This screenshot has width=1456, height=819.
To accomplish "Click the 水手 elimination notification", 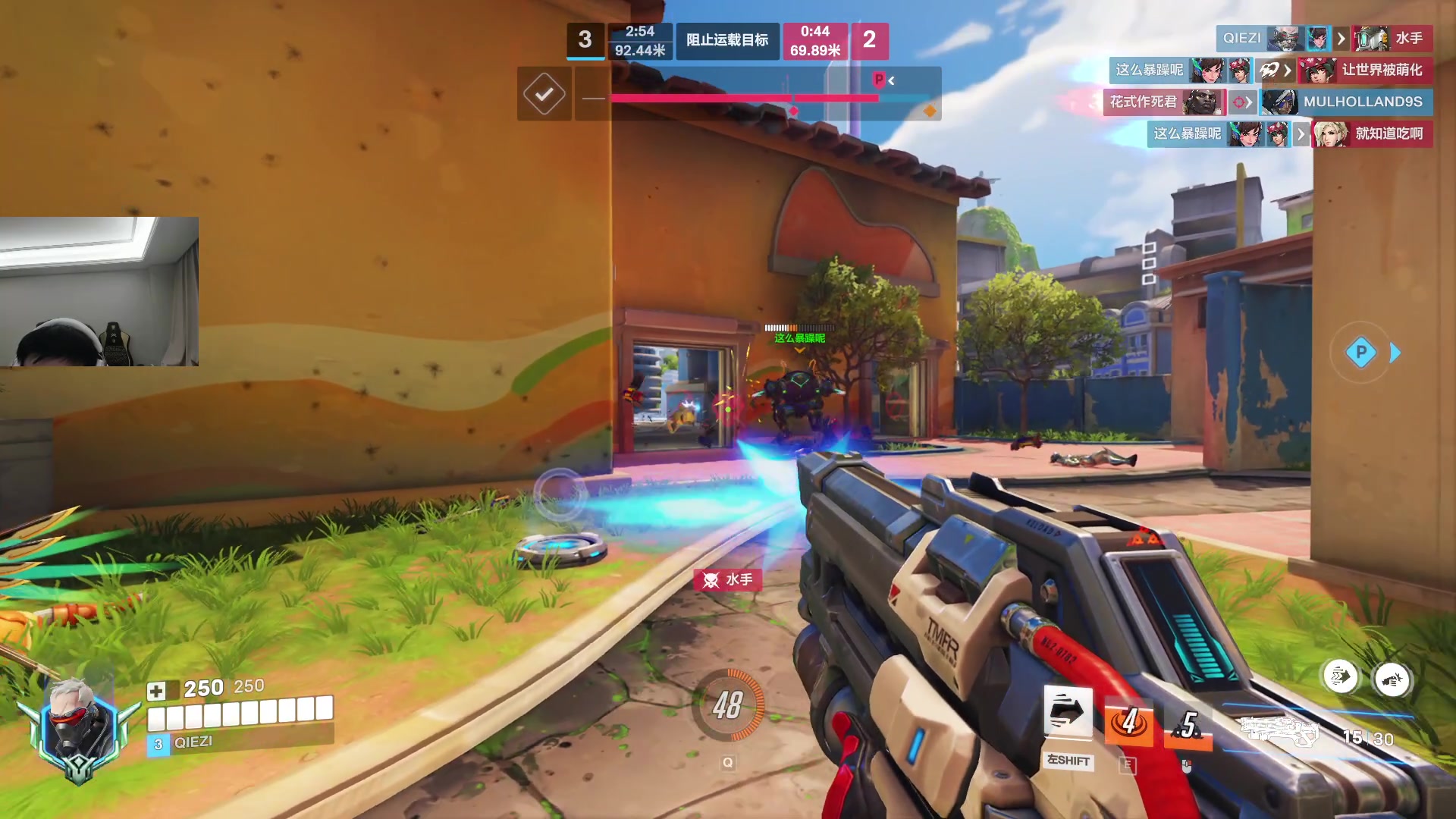I will coord(728,580).
